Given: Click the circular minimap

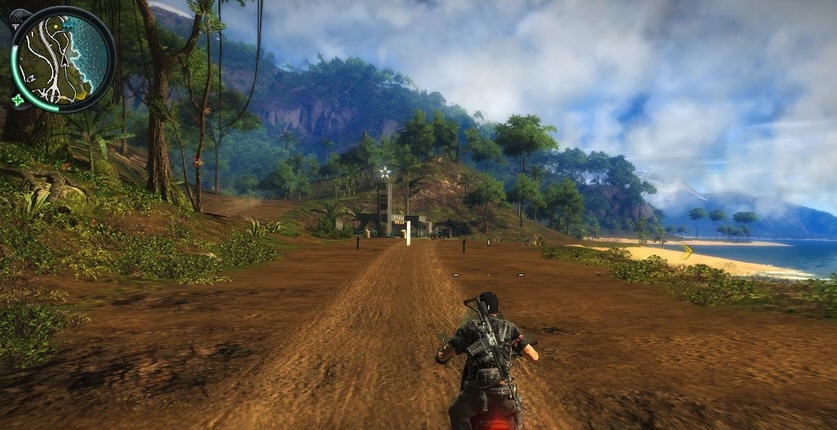Looking at the screenshot, I should (63, 60).
